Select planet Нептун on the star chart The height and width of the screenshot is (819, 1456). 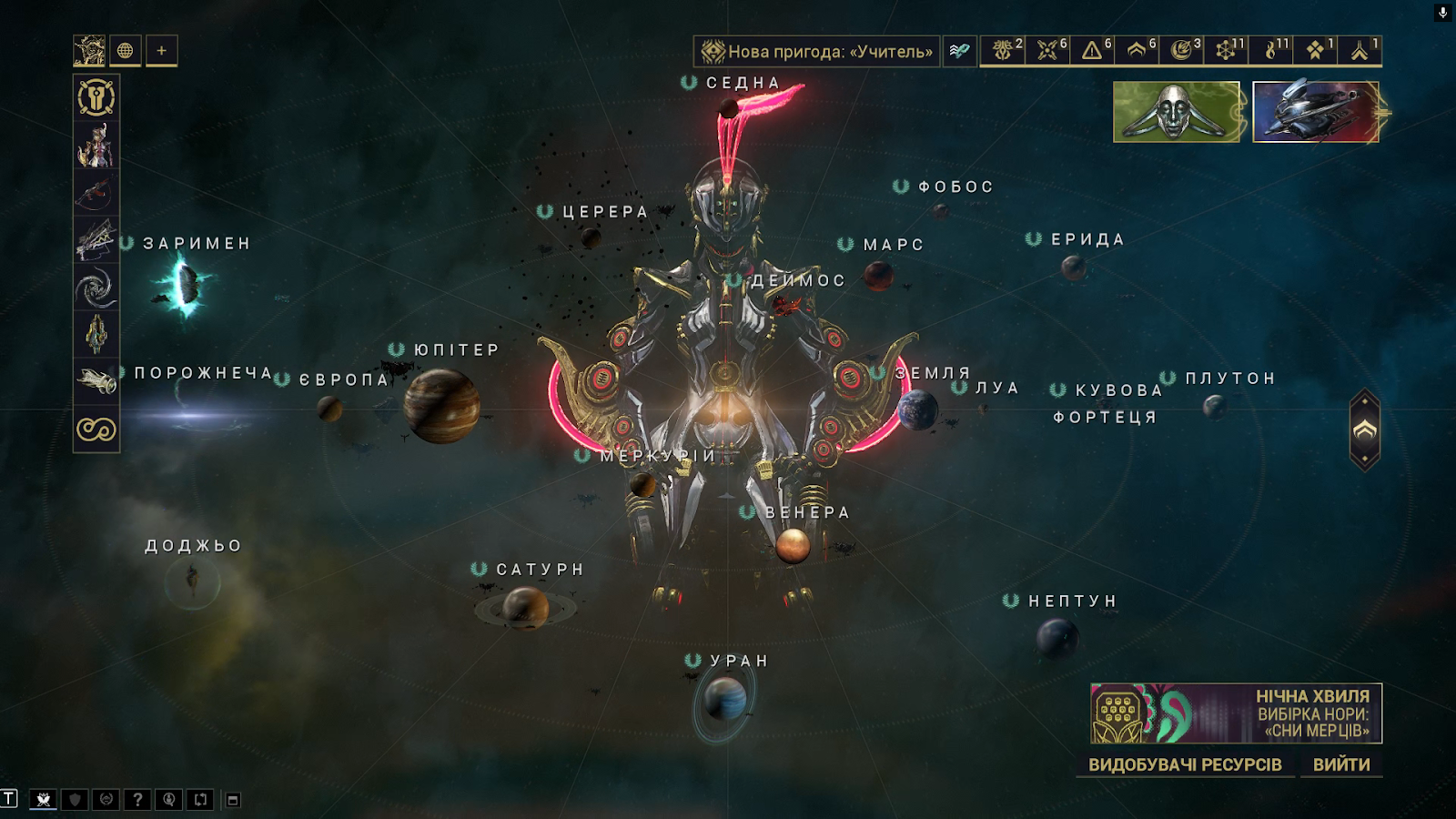[1057, 637]
